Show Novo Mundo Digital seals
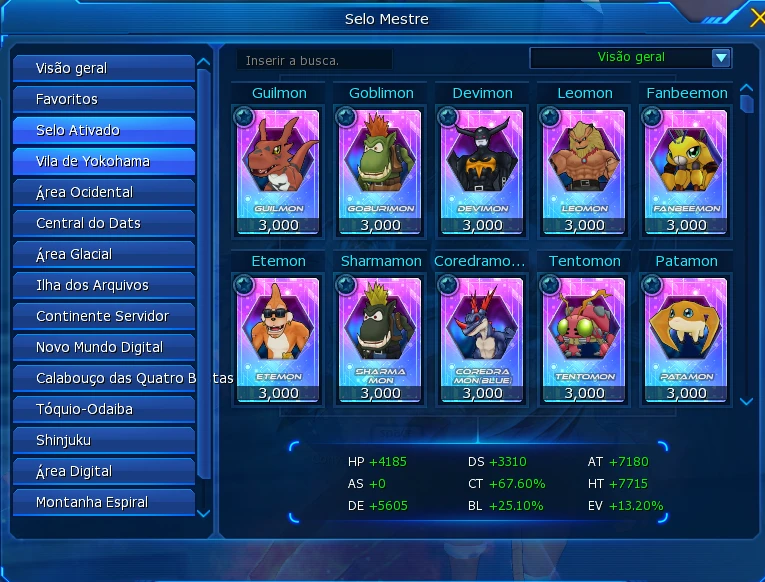 pyautogui.click(x=103, y=347)
